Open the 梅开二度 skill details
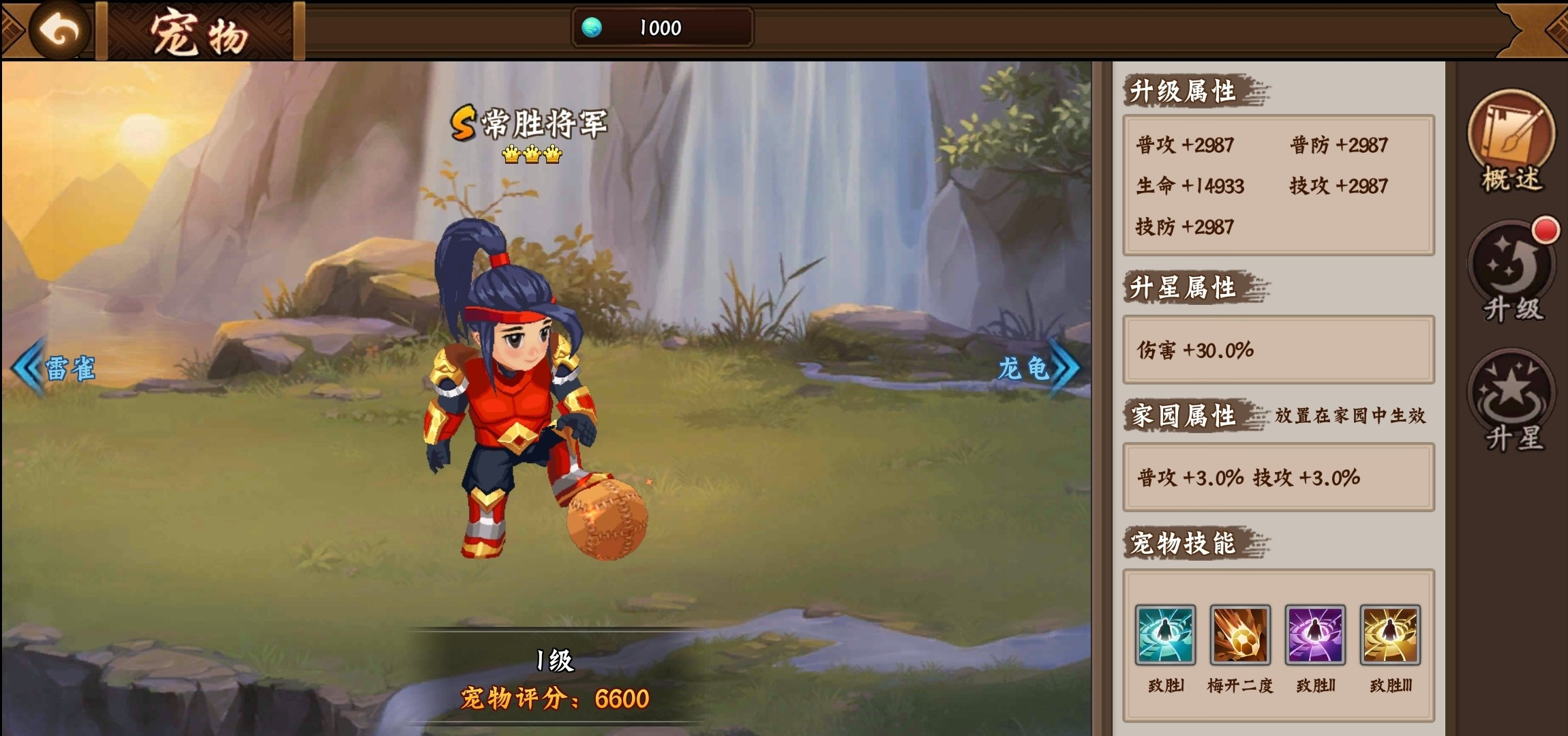Screen dimensions: 1568x736 (x=1240, y=636)
